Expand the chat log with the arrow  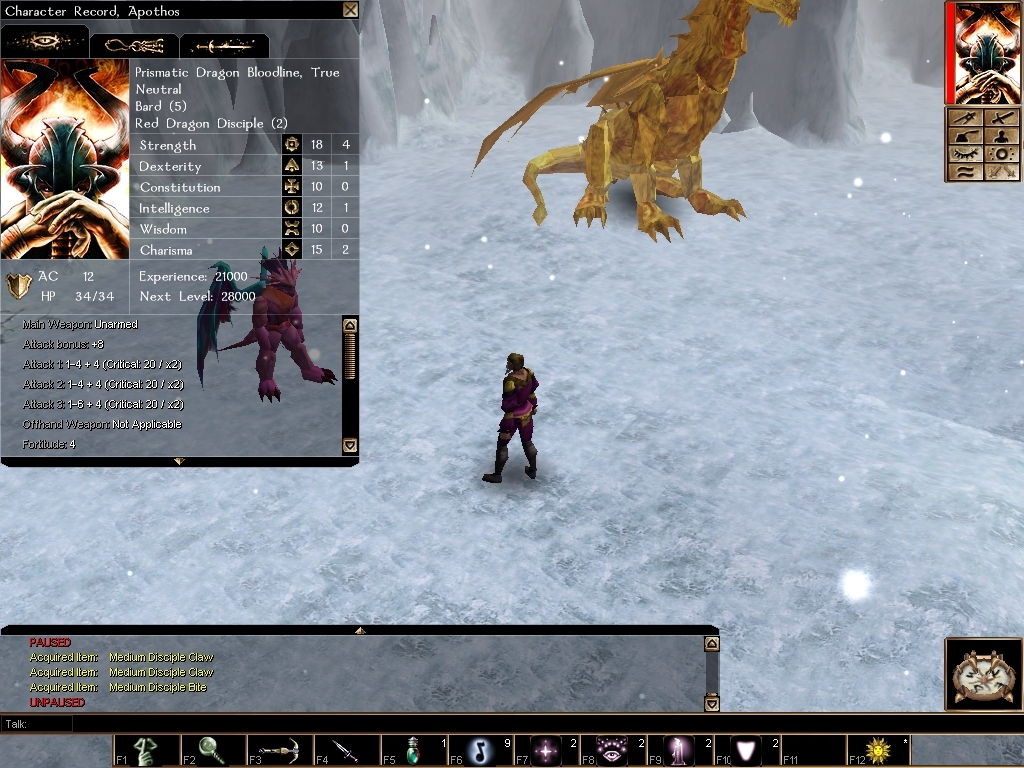tap(359, 631)
